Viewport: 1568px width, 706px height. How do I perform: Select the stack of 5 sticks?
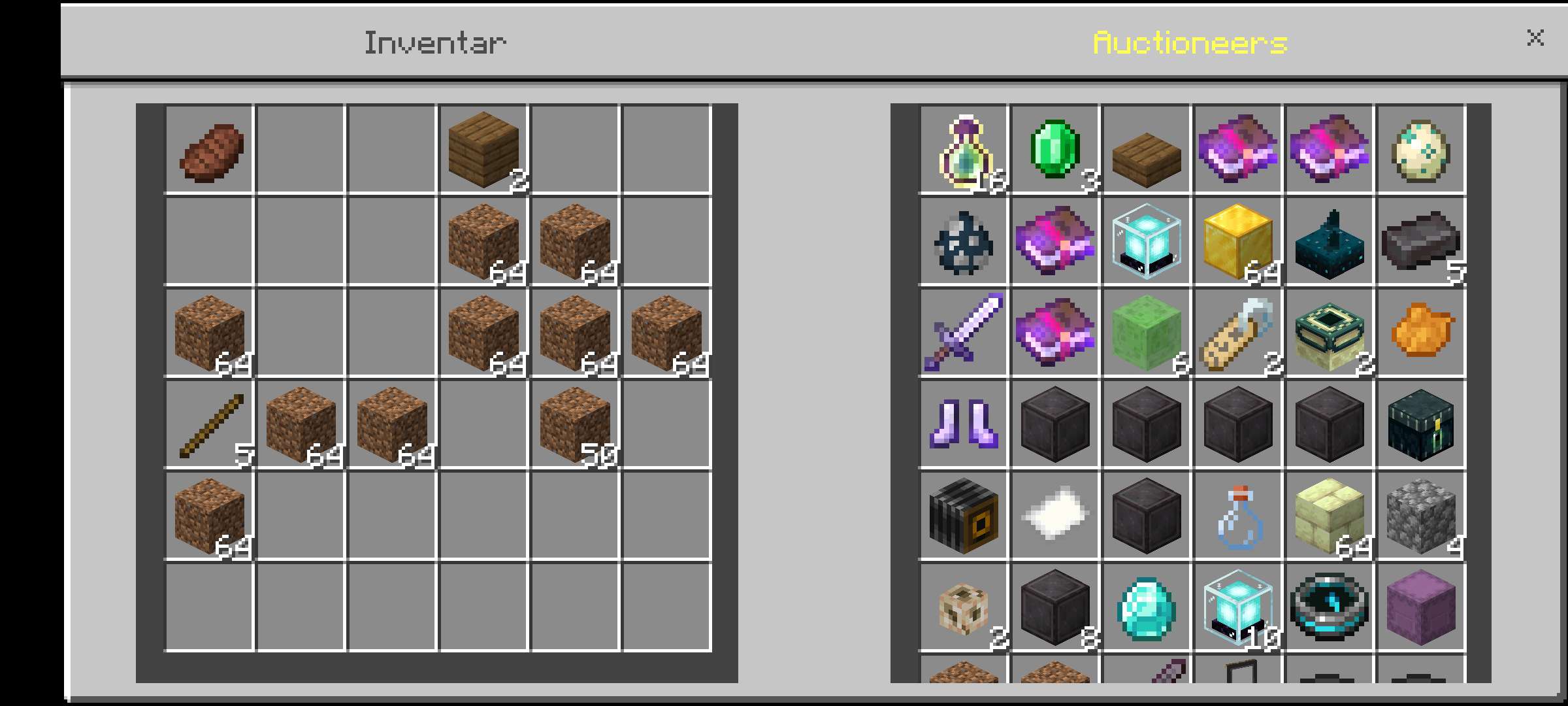[210, 425]
